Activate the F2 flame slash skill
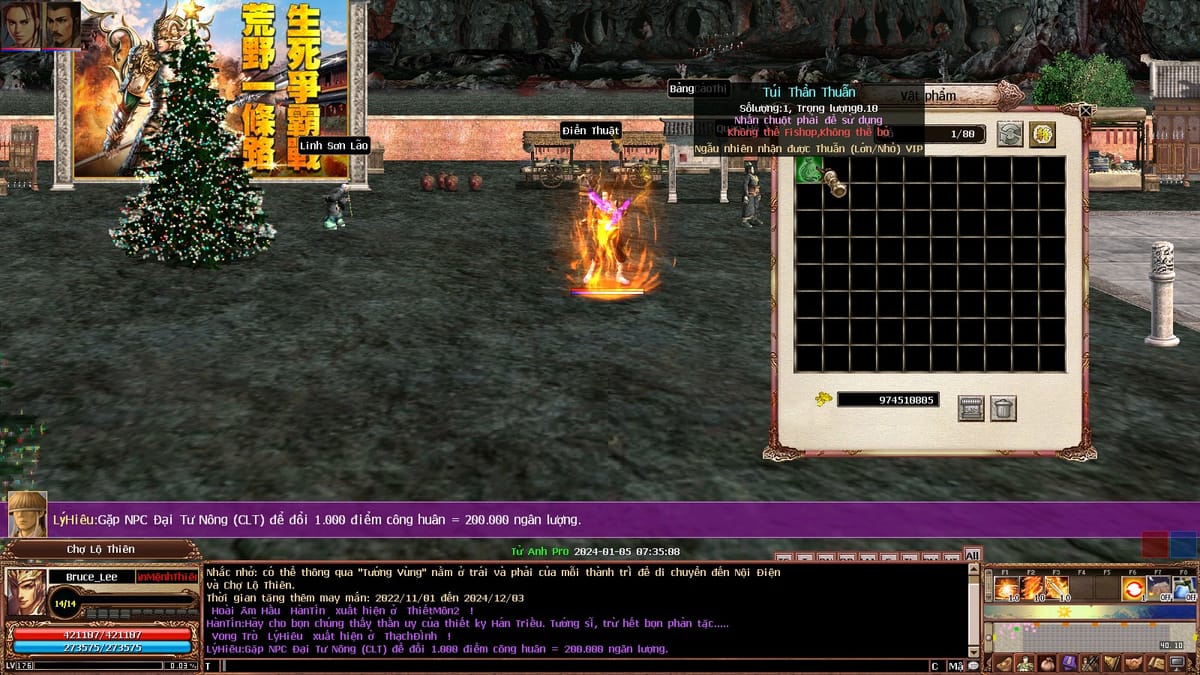Image resolution: width=1200 pixels, height=675 pixels. pos(1031,588)
